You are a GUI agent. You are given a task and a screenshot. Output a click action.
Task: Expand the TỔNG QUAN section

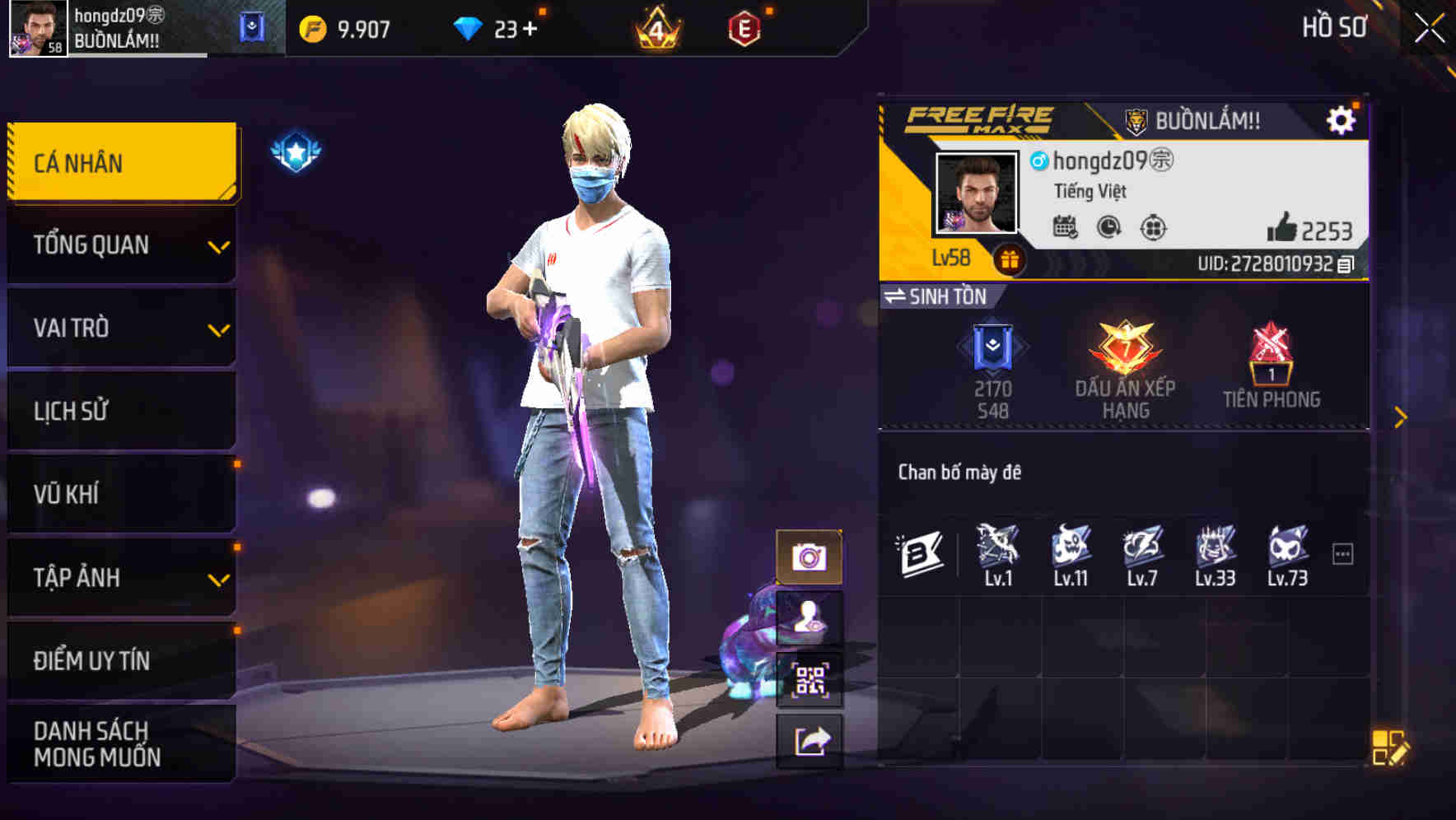pyautogui.click(x=120, y=245)
